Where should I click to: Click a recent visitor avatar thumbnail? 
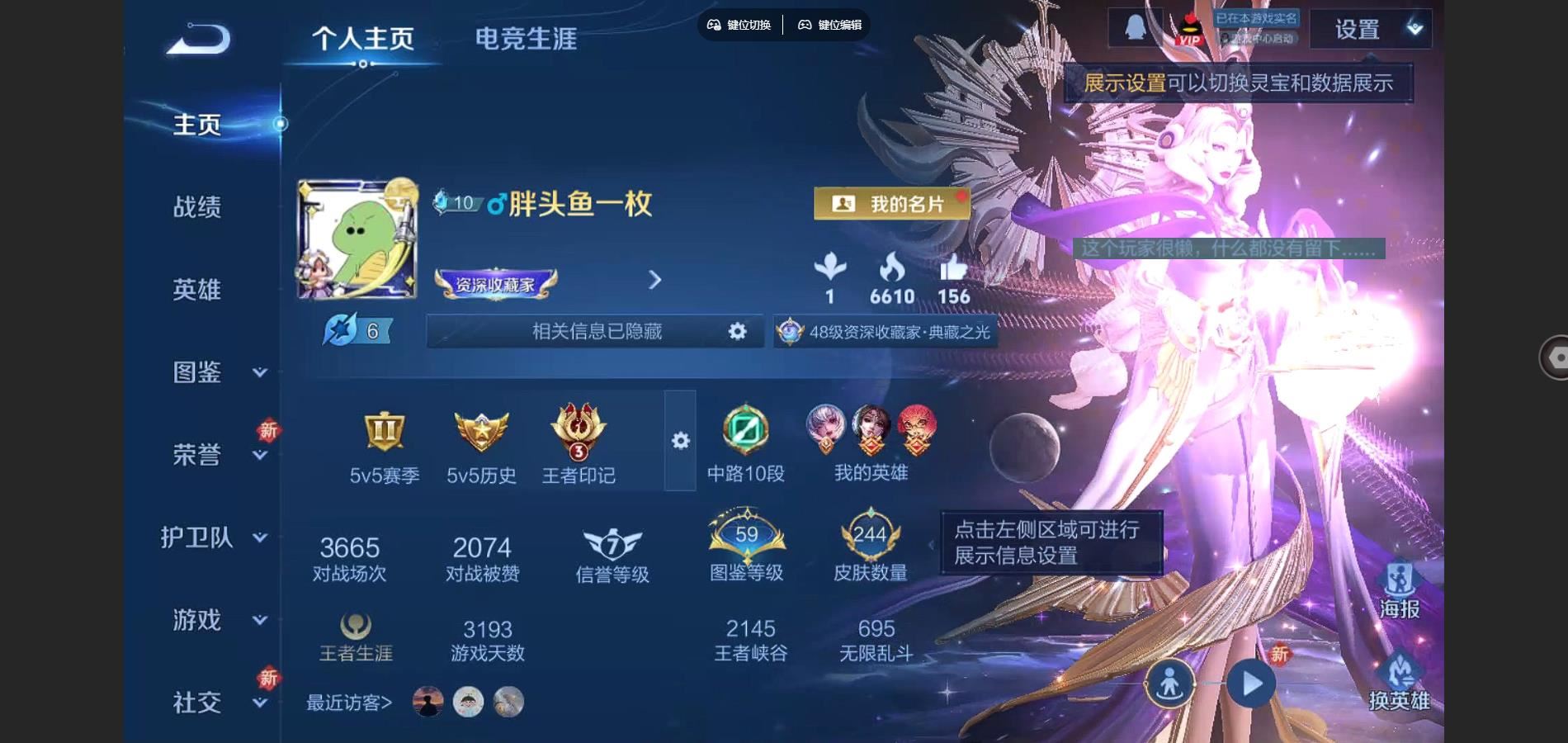(428, 703)
